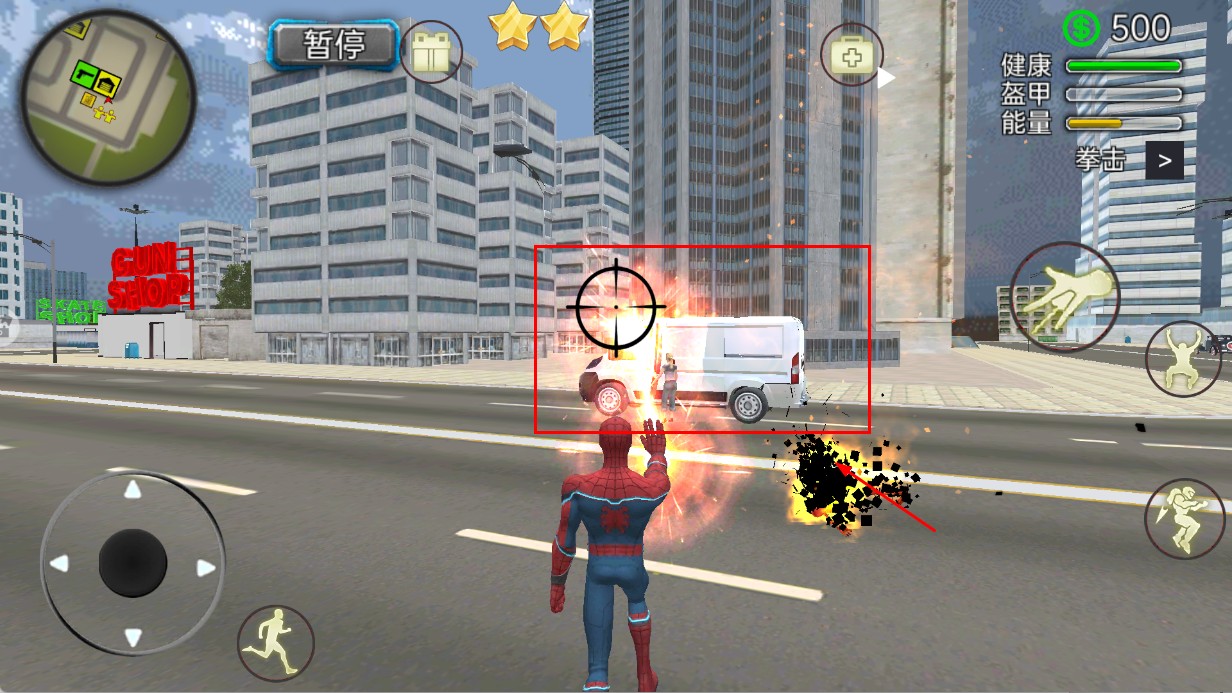The height and width of the screenshot is (693, 1232).
Task: Tap the joystick's left arrow
Action: click(x=60, y=564)
